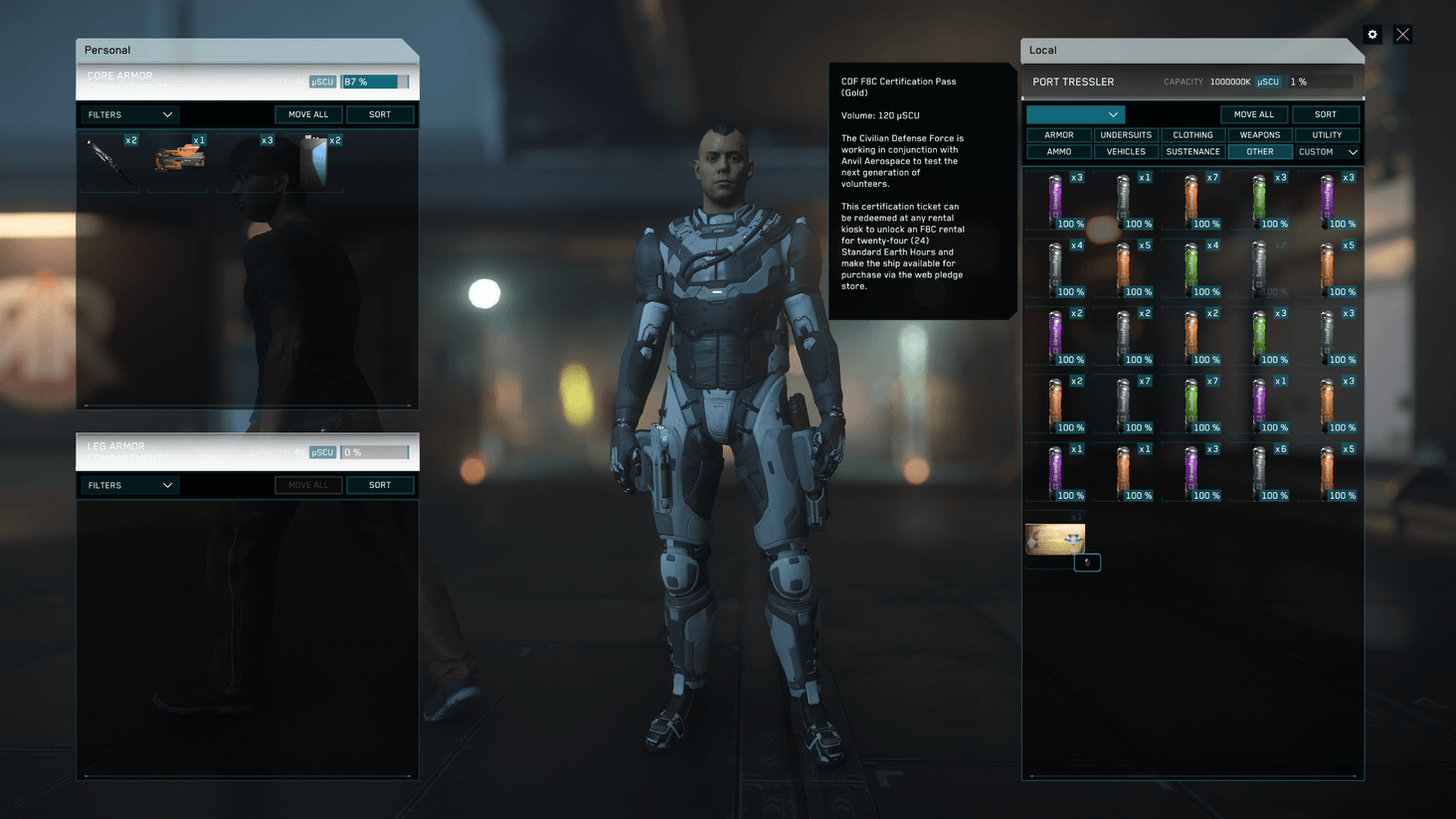Viewport: 1456px width, 819px height.
Task: Open inventory settings gear
Action: 1372,35
